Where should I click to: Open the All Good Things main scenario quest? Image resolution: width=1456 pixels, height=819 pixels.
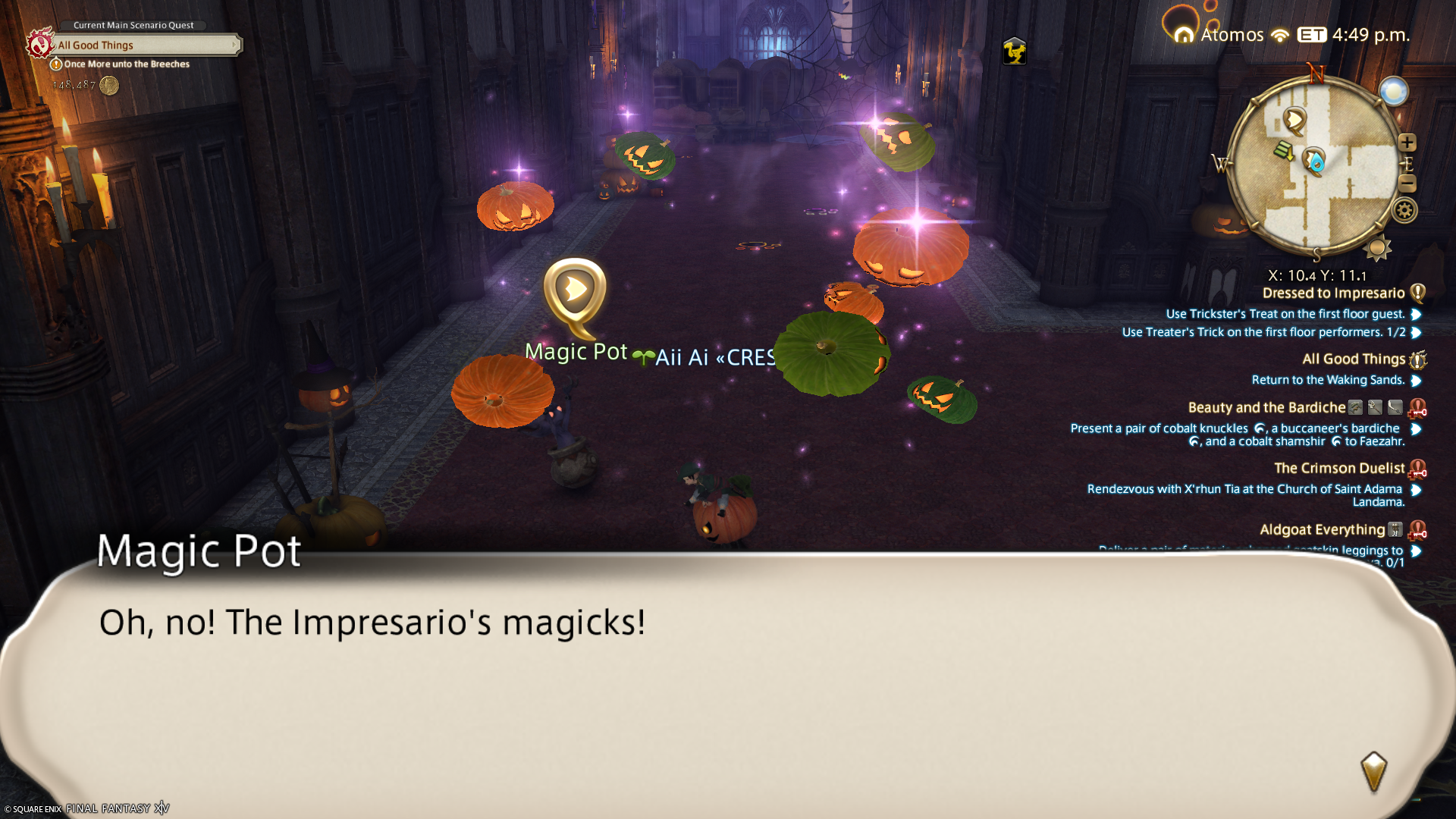pyautogui.click(x=144, y=45)
